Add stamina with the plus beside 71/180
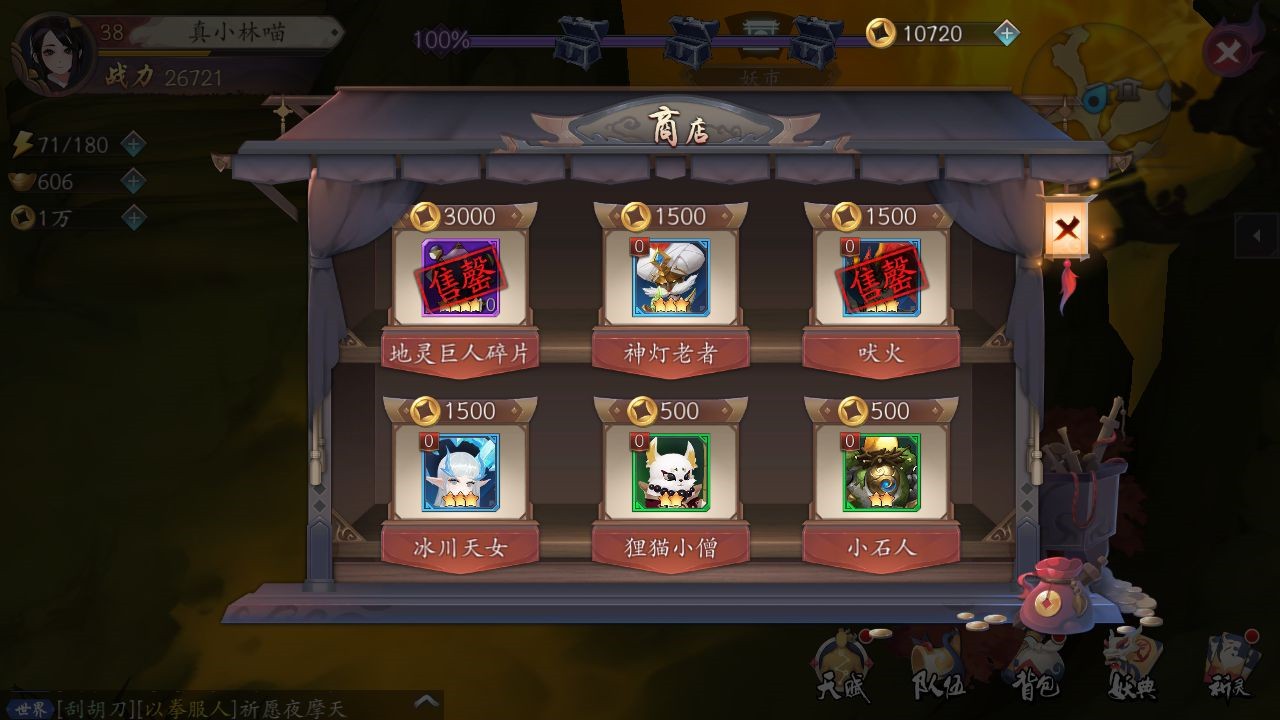The width and height of the screenshot is (1280, 720). coord(133,145)
